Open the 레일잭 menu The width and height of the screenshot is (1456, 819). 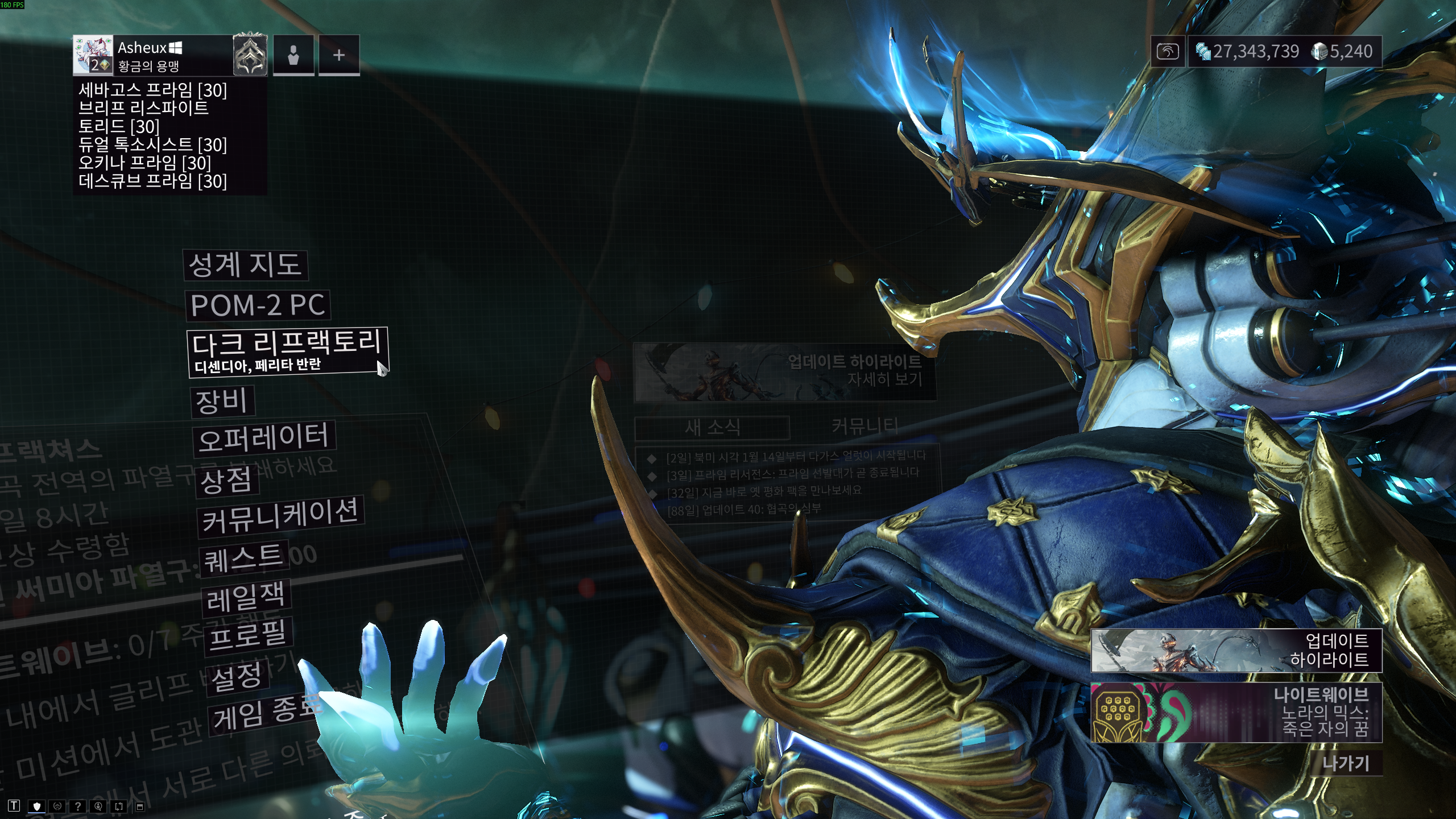pyautogui.click(x=246, y=597)
